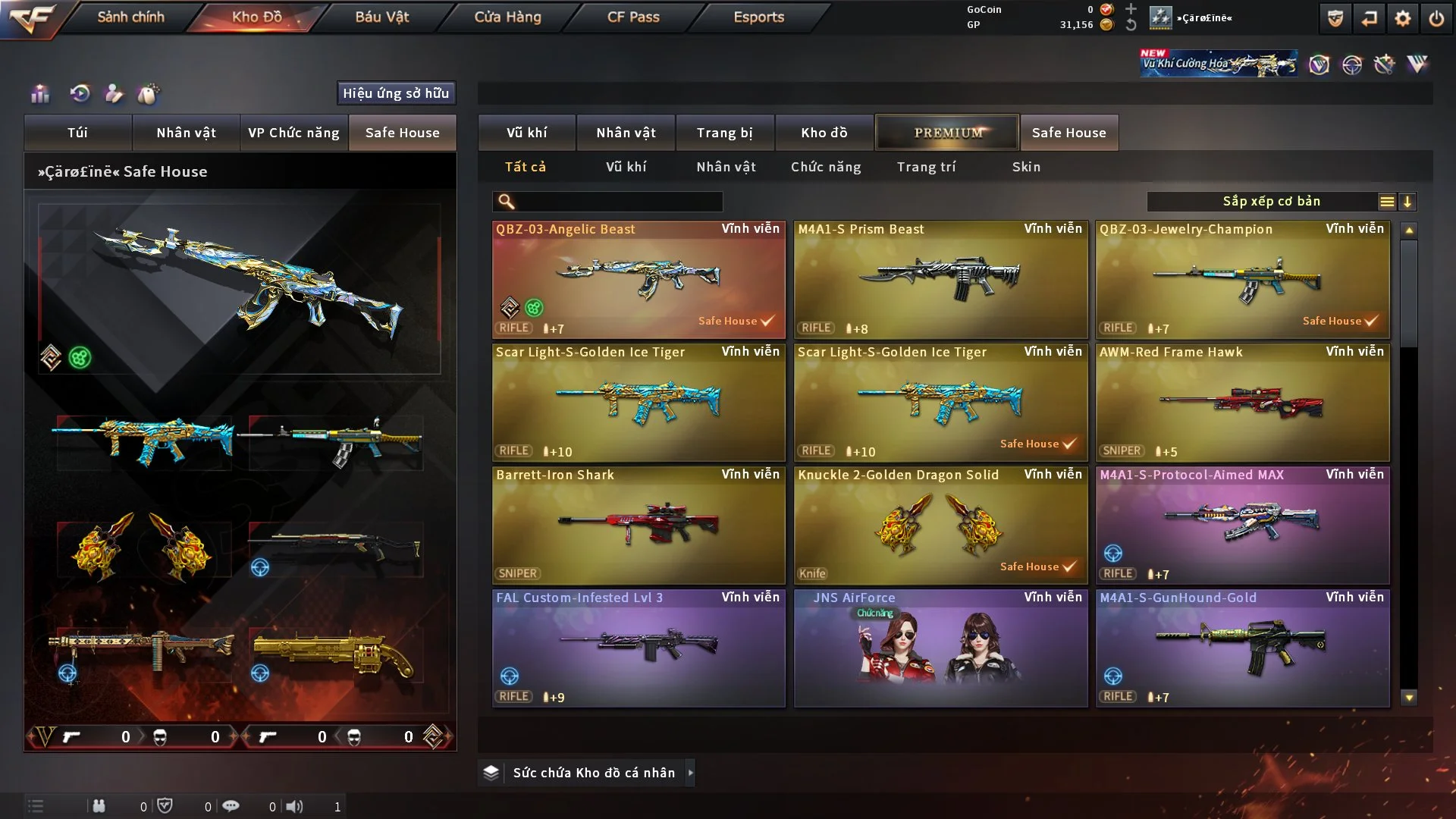Select the PREMIUM tab

[947, 133]
